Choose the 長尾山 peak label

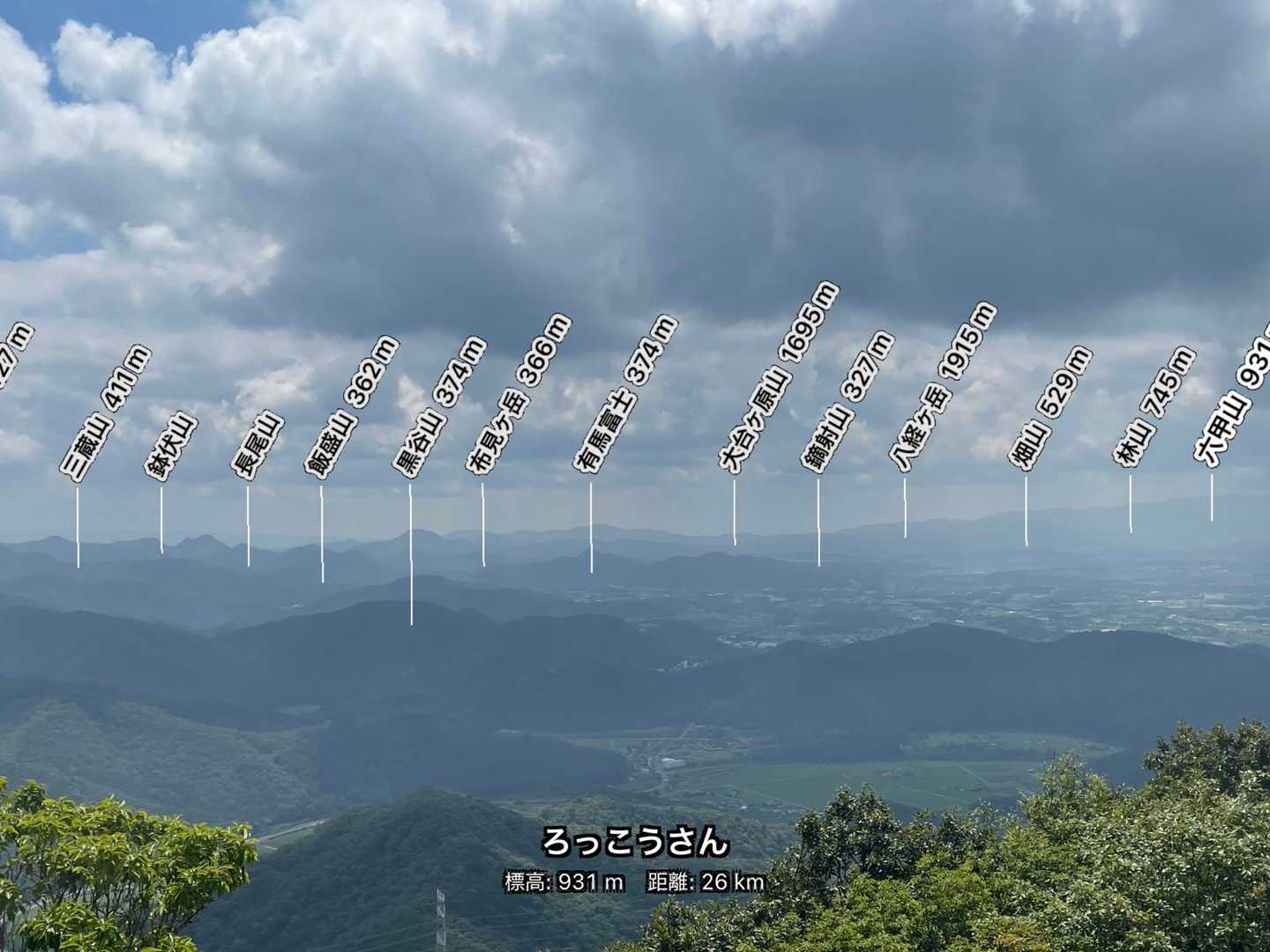(x=258, y=446)
